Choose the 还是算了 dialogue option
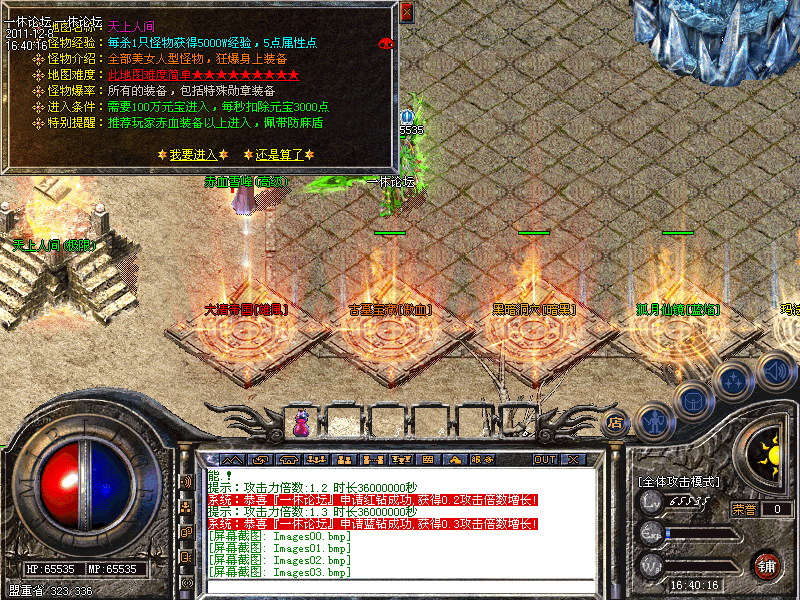 coord(279,155)
